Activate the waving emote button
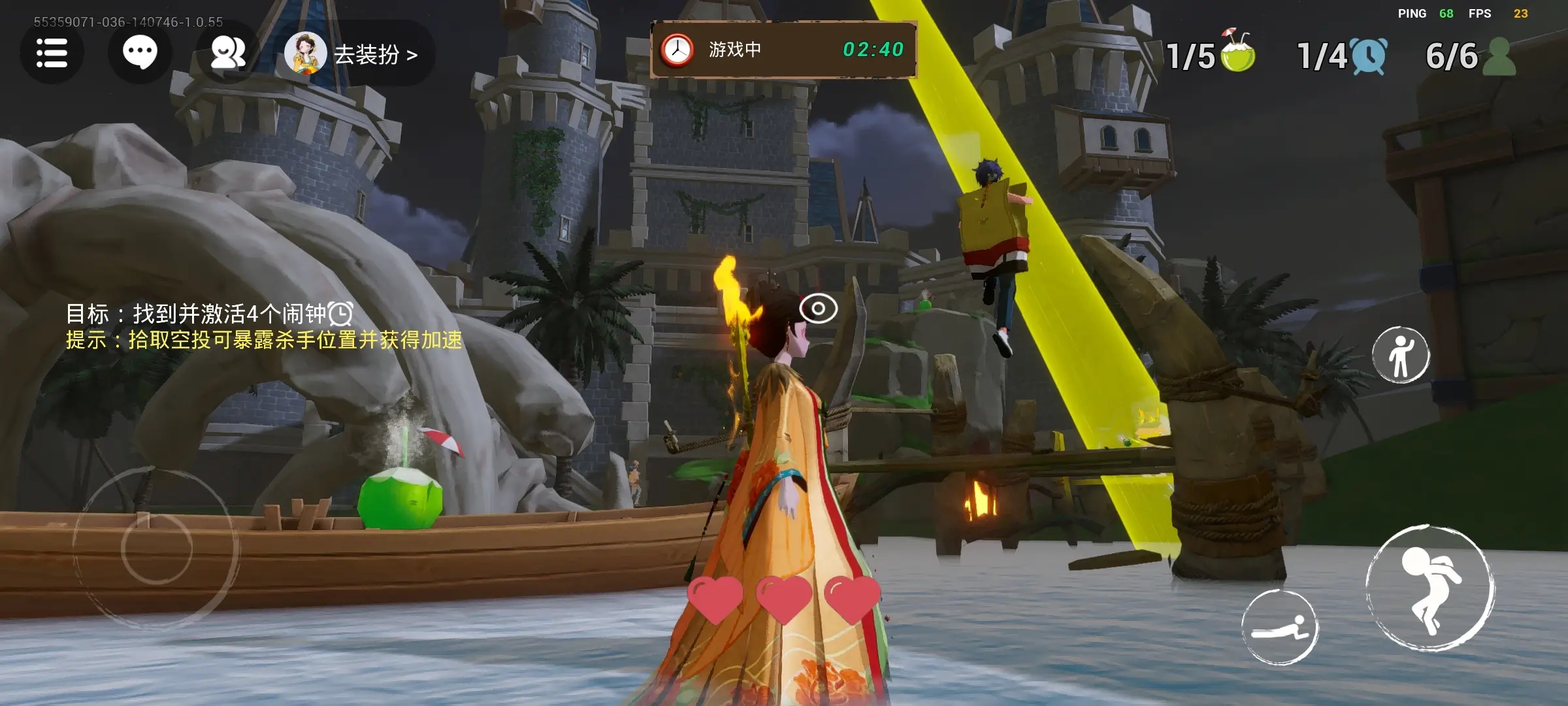1568x706 pixels. pos(1401,355)
